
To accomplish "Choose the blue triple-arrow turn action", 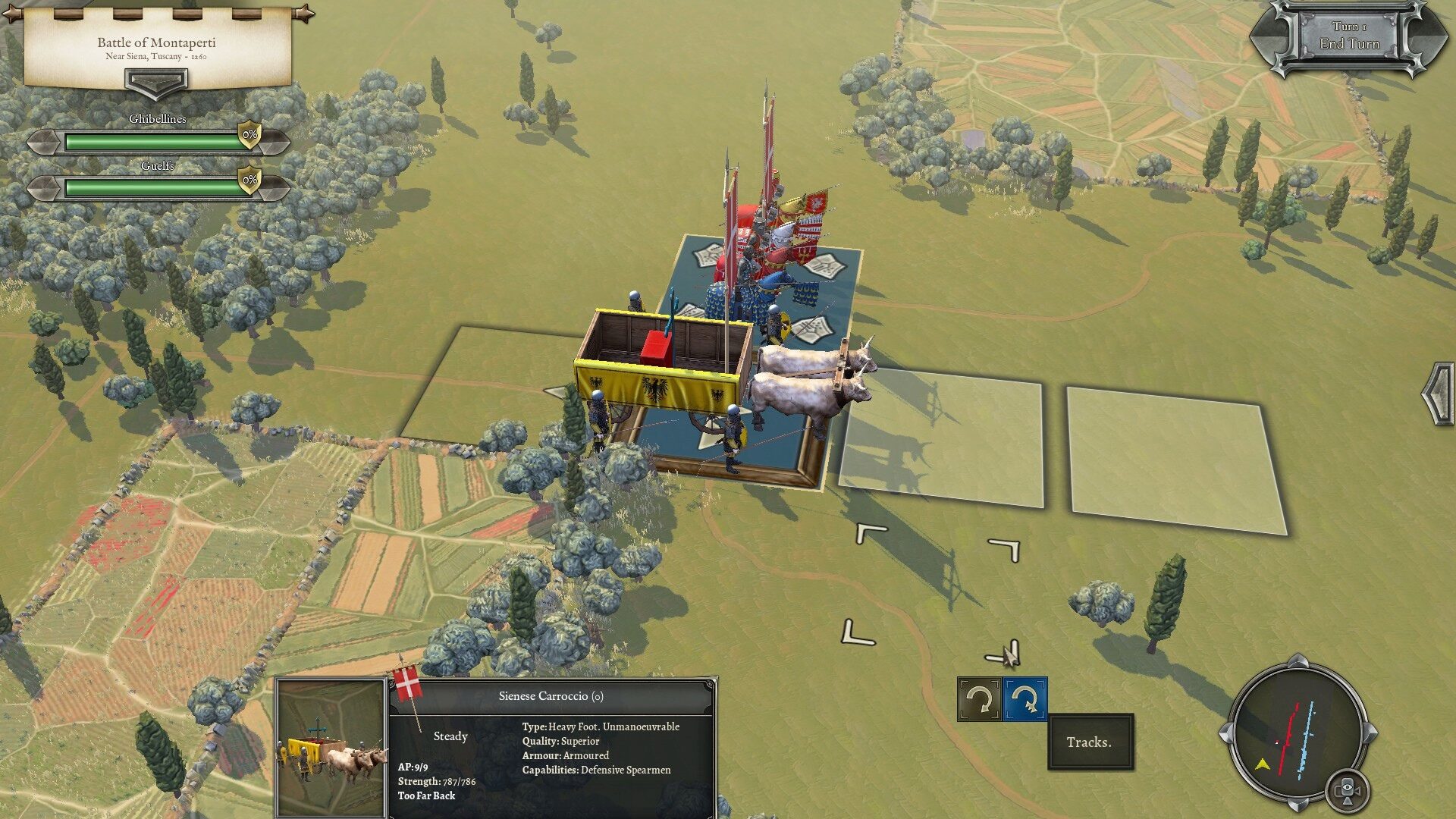I will [1025, 699].
